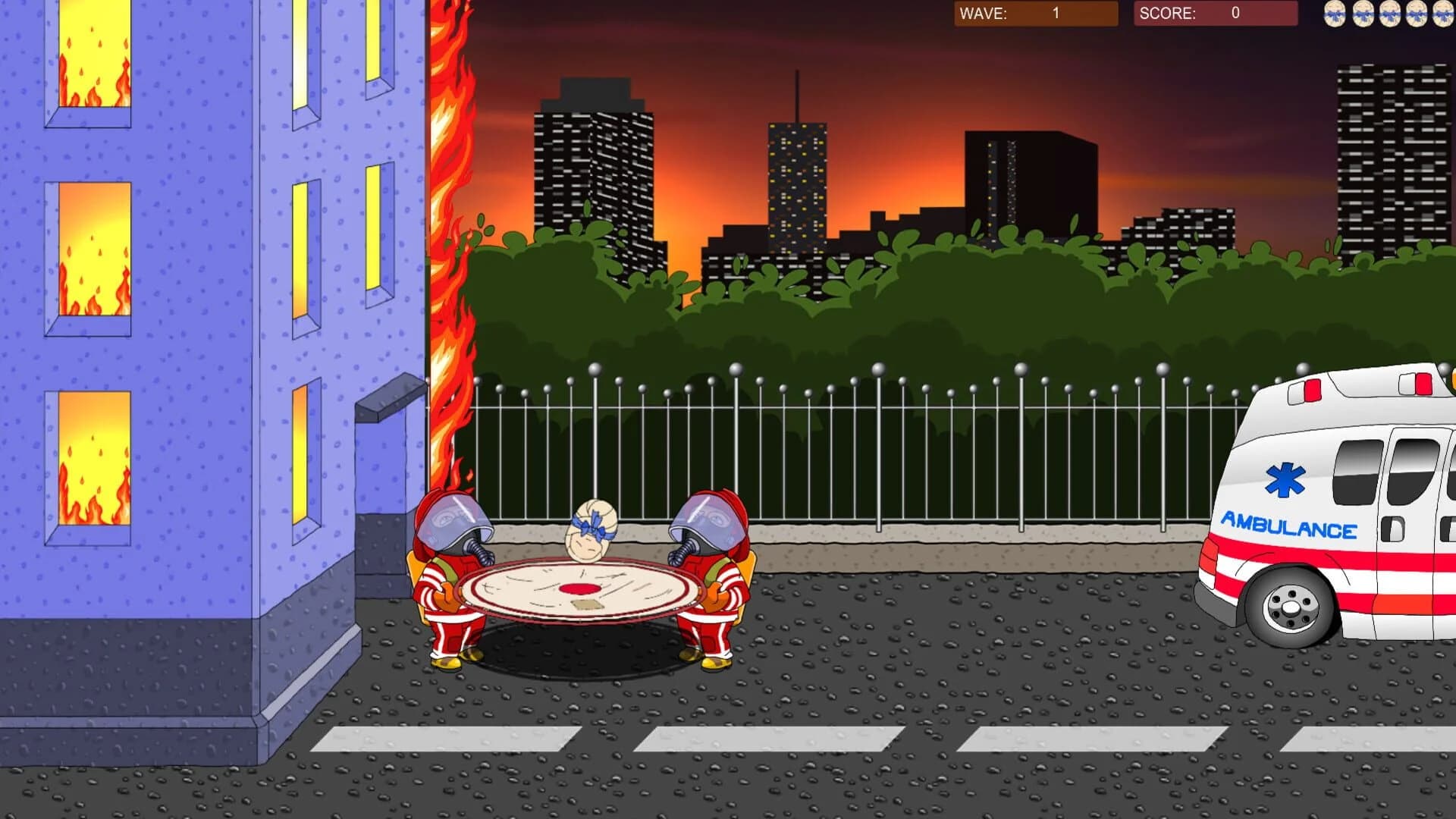Click the trampoline's red center circle
This screenshot has width=1456, height=819.
[x=579, y=589]
